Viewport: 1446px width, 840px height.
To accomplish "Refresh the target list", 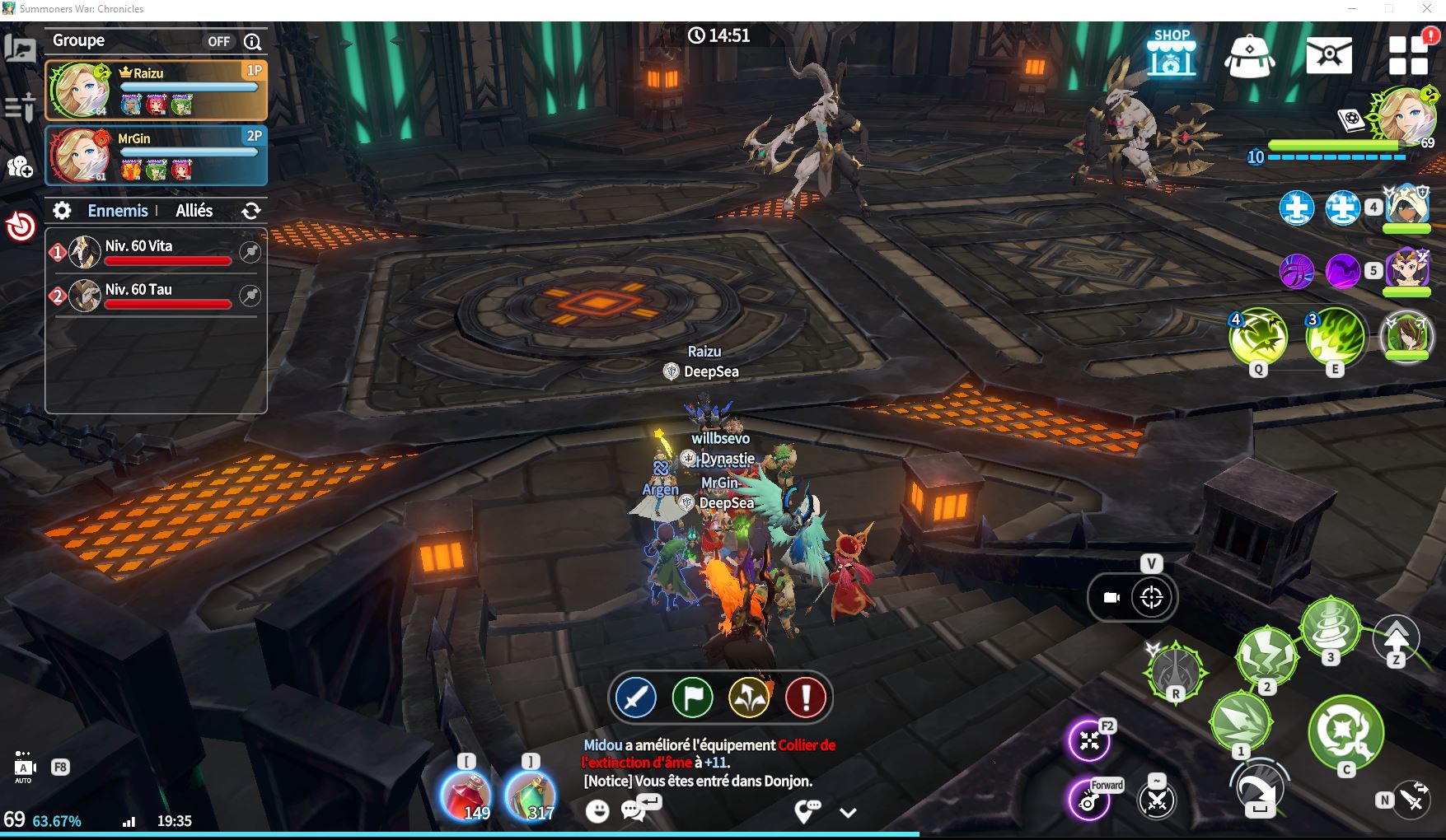I will tap(251, 212).
